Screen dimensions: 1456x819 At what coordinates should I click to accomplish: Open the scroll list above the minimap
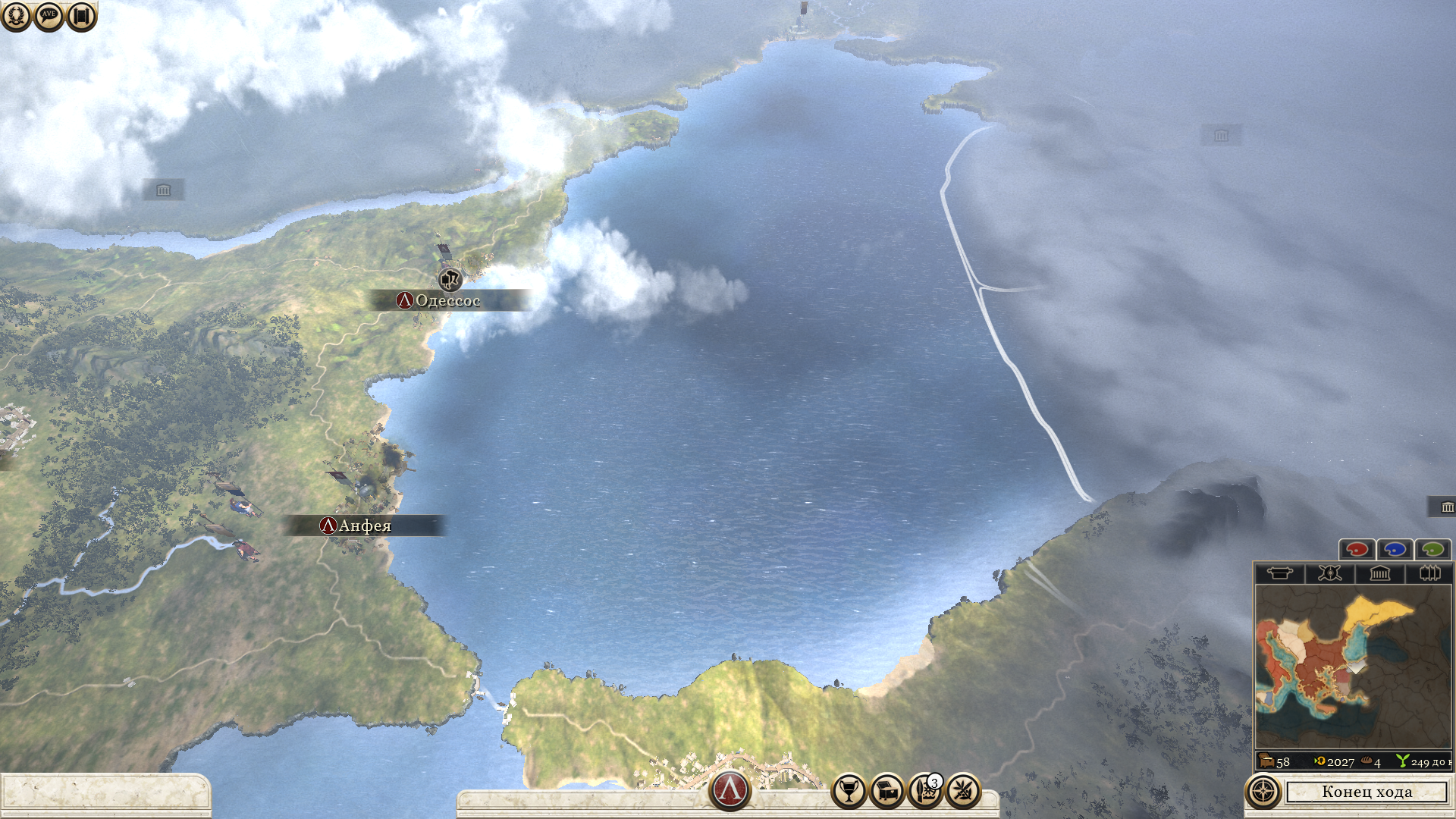pos(1279,573)
